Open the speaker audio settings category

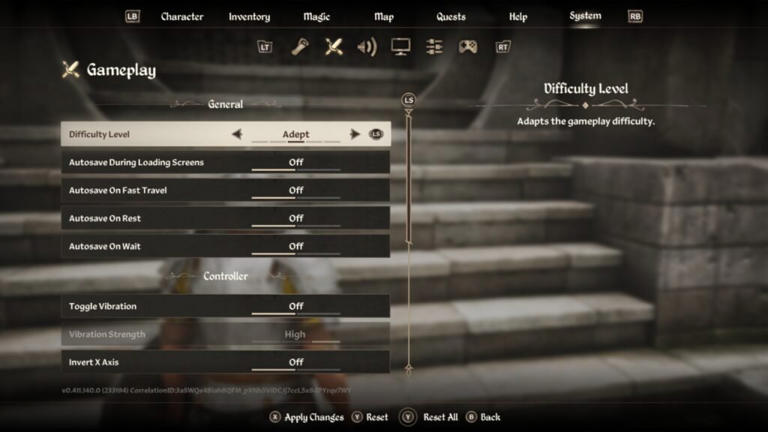tap(367, 47)
